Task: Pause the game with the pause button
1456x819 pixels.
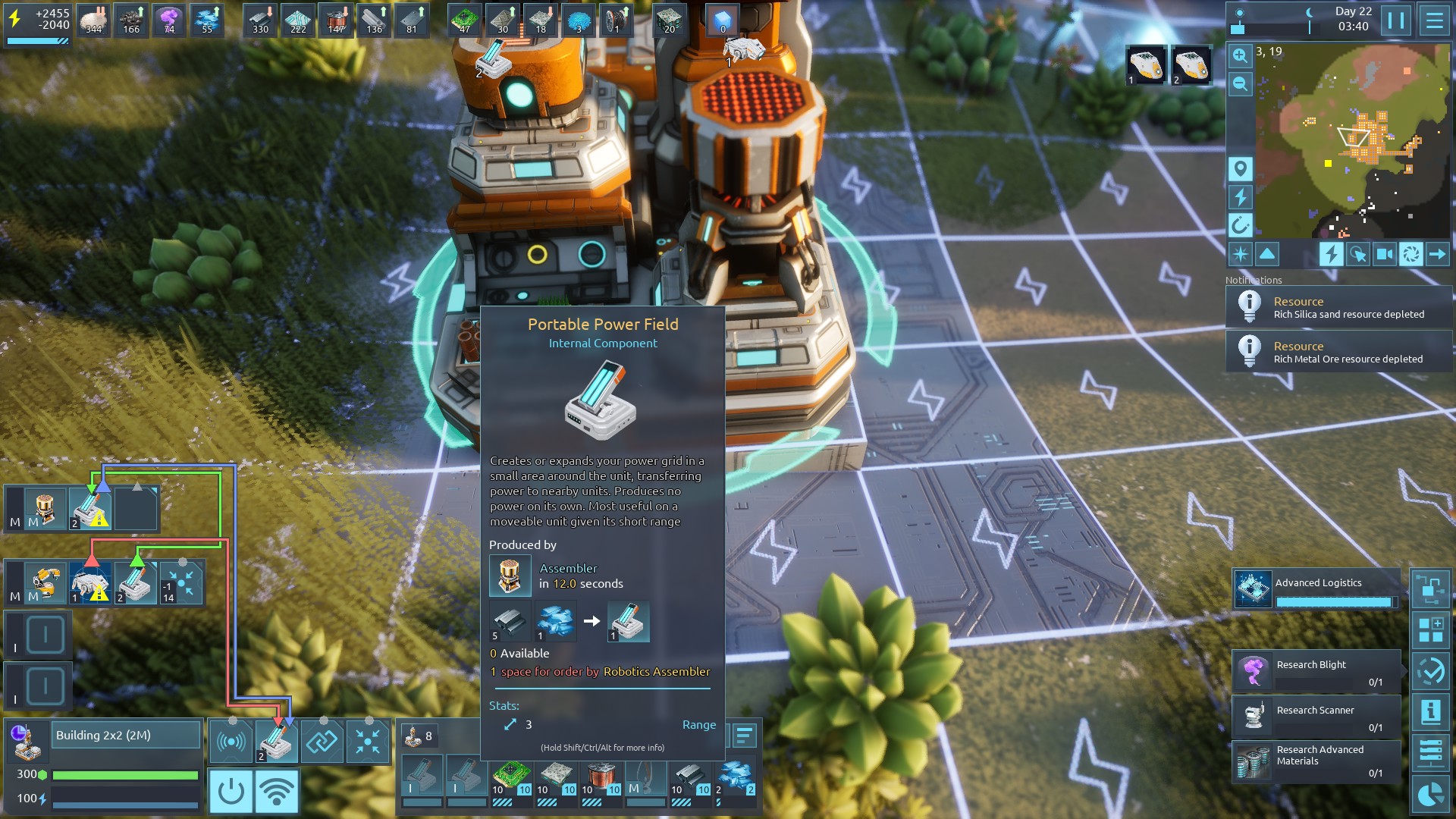Action: [x=1396, y=20]
